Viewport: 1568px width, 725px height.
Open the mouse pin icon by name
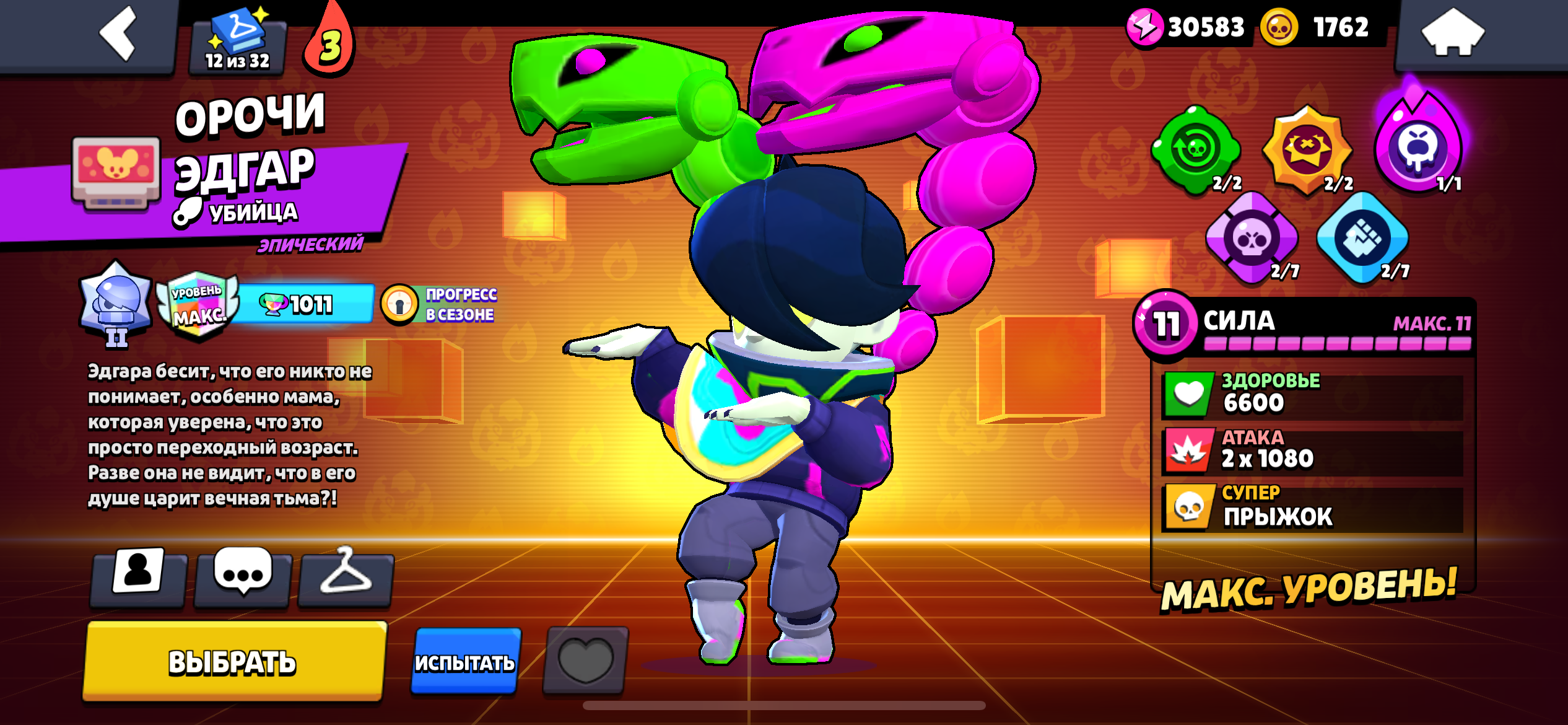tap(116, 172)
